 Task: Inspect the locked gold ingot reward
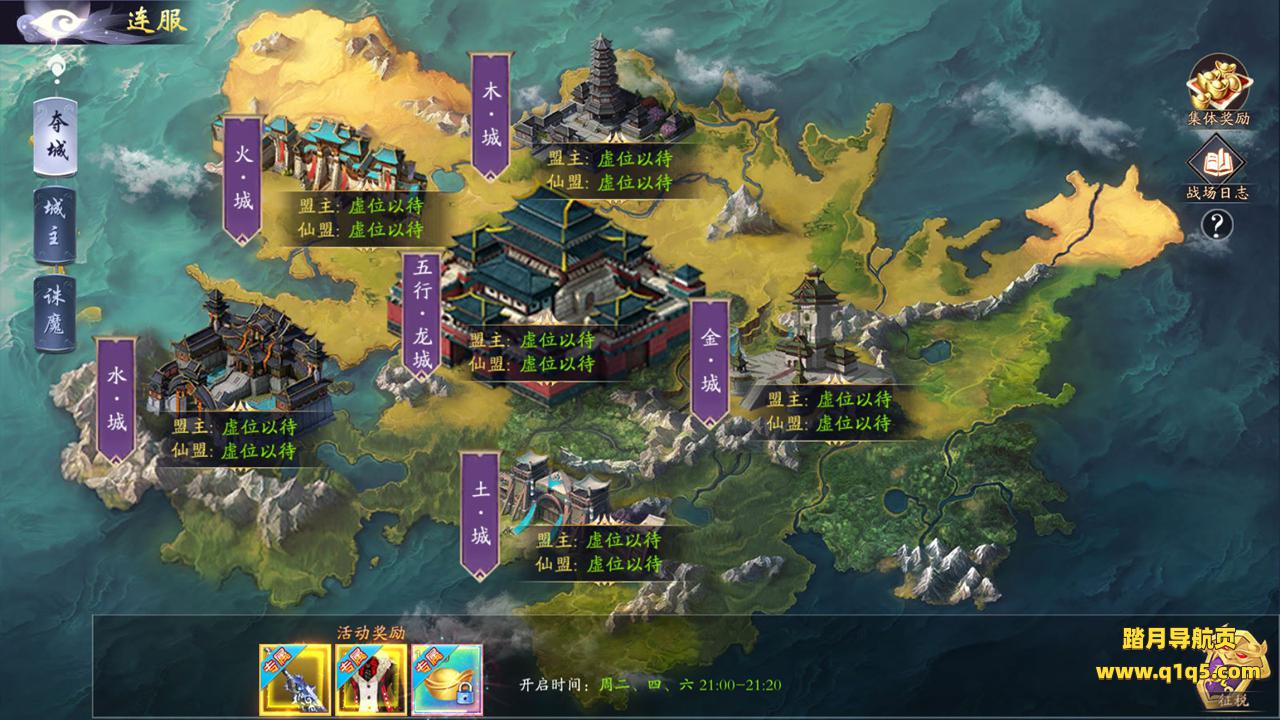click(x=446, y=680)
